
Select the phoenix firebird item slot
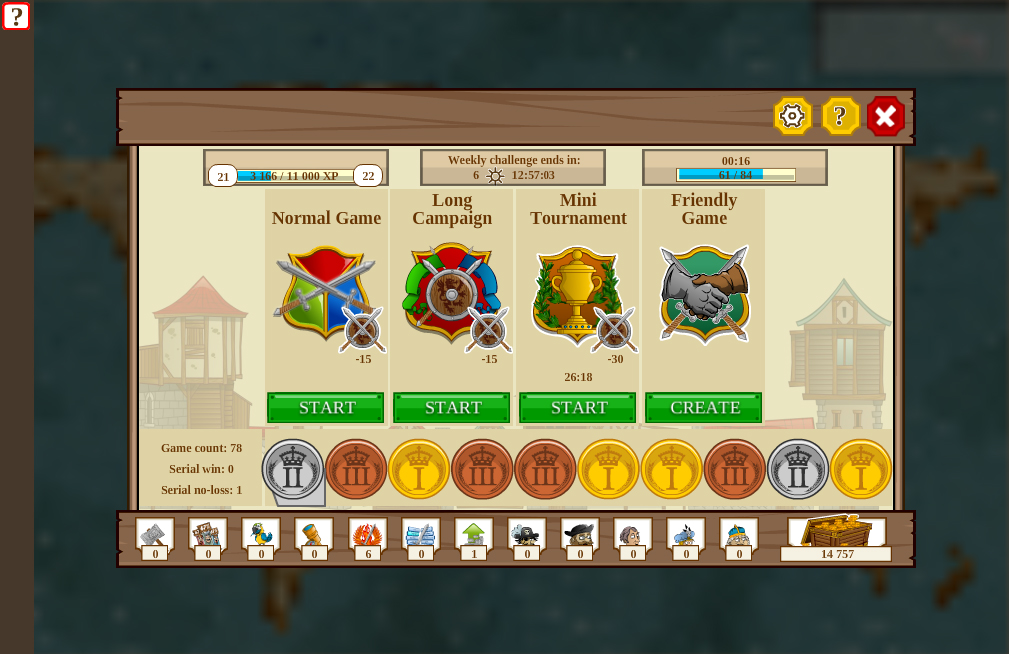(367, 533)
